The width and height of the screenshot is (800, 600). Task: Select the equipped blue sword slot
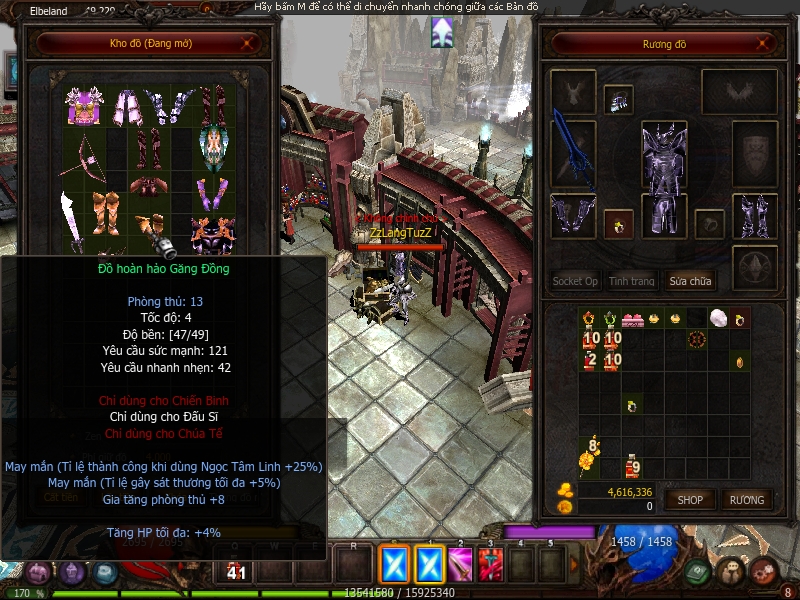click(573, 152)
